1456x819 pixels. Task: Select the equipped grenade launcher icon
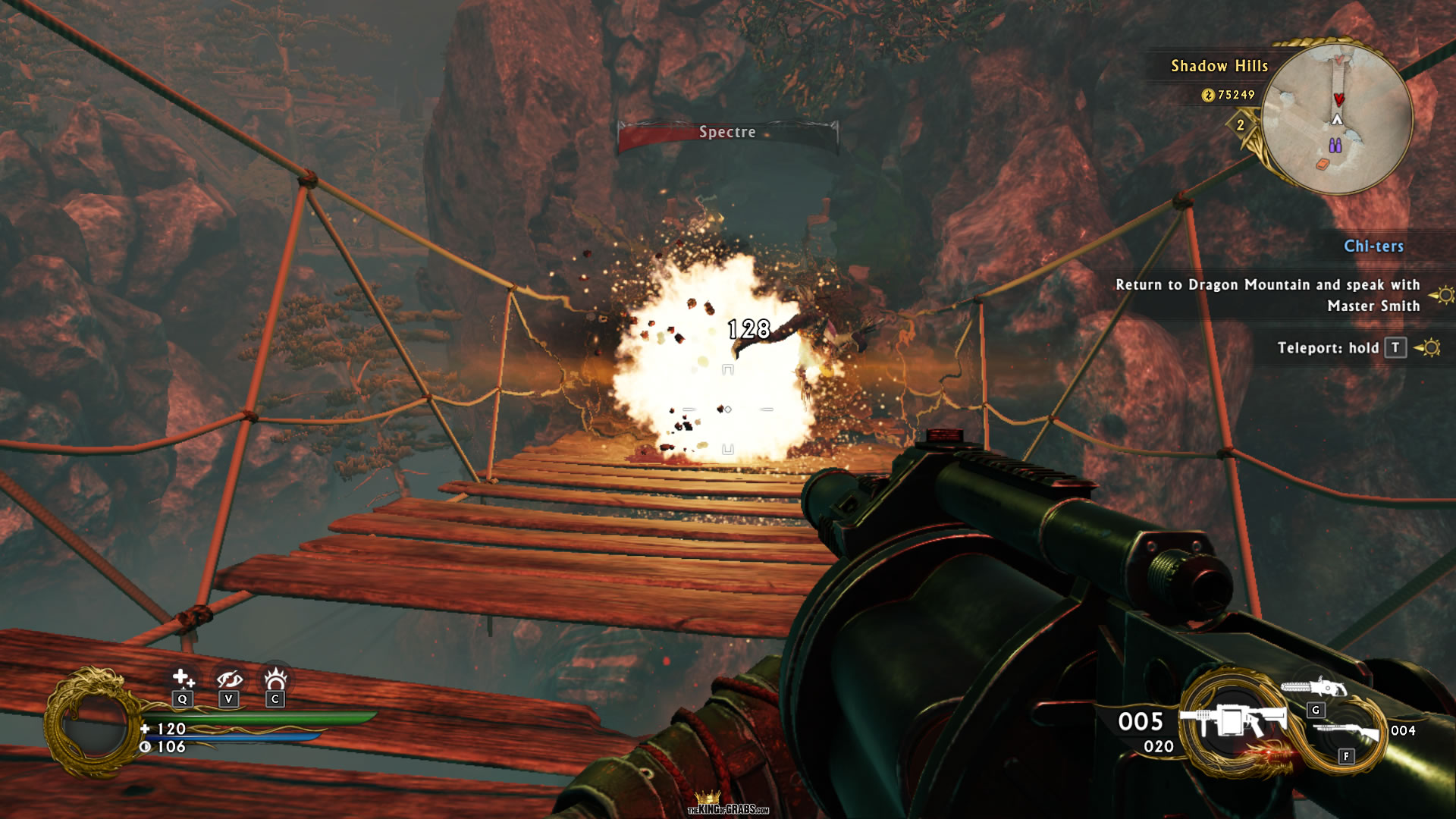1236,720
